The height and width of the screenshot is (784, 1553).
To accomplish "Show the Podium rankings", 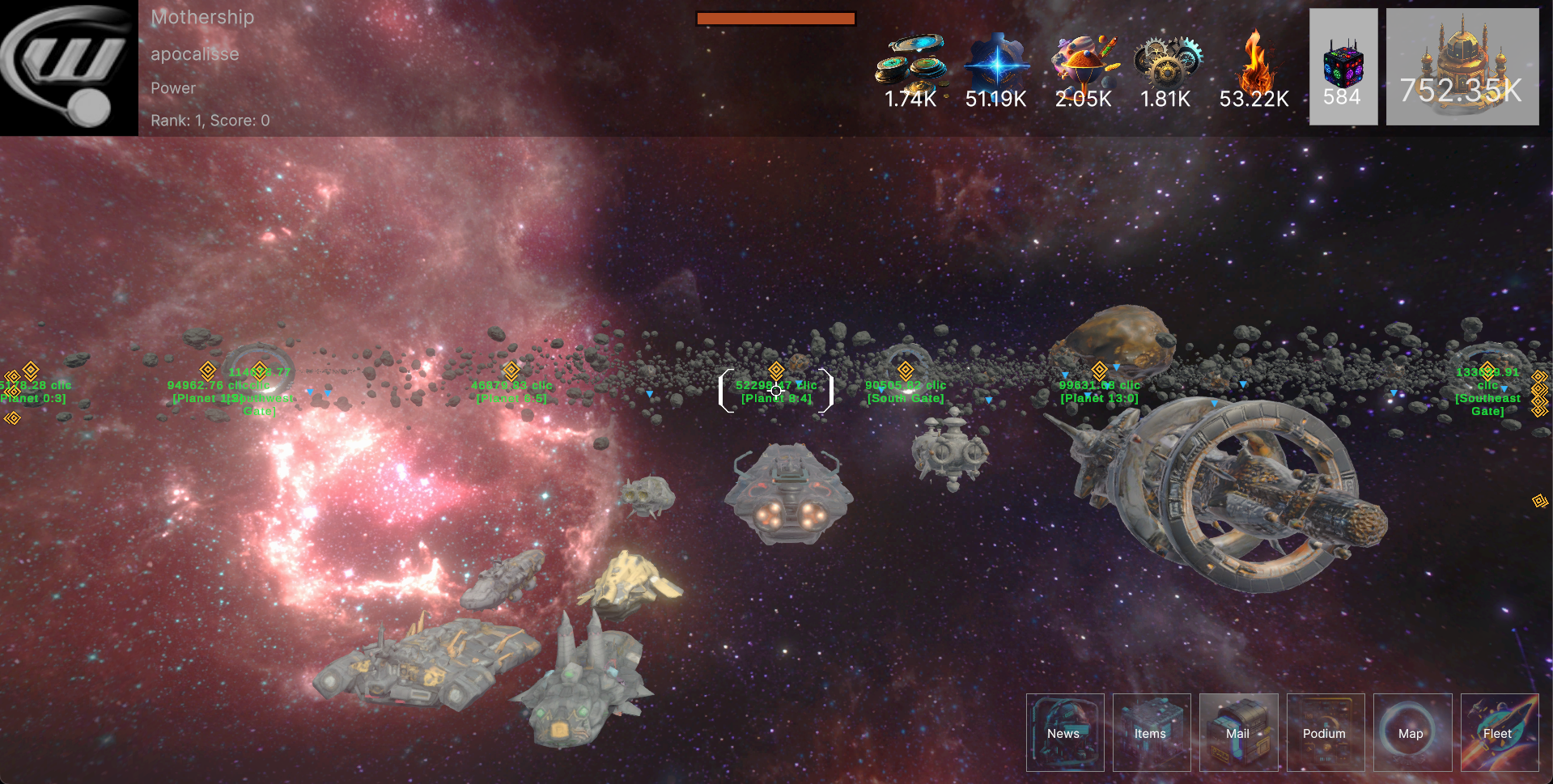I will click(1325, 732).
